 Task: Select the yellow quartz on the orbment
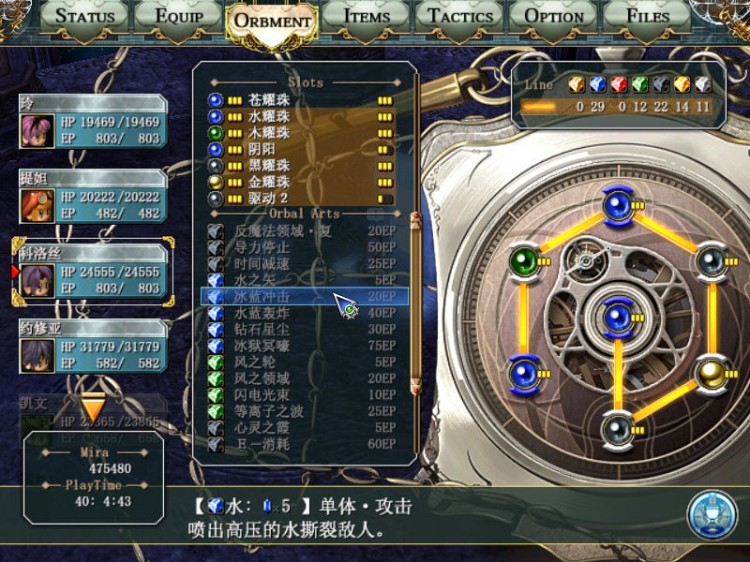[x=710, y=373]
